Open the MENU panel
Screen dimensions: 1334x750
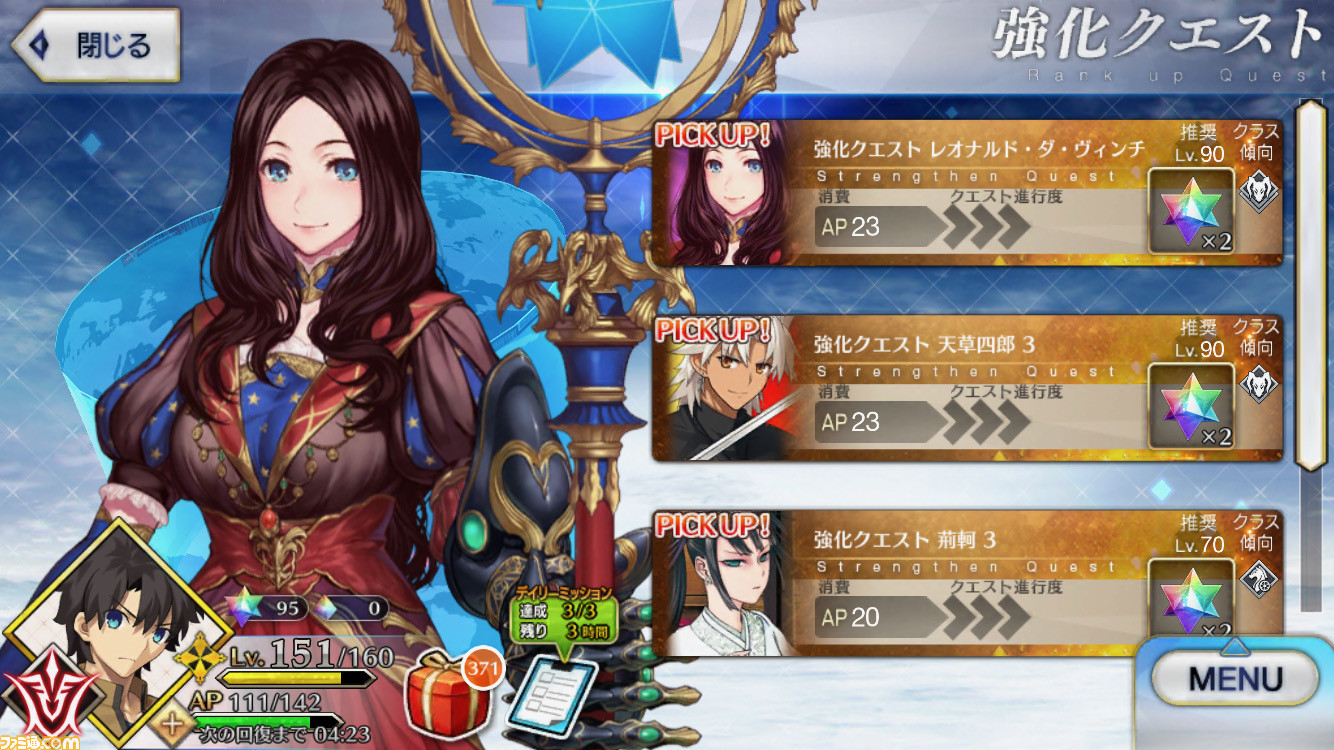click(1236, 677)
